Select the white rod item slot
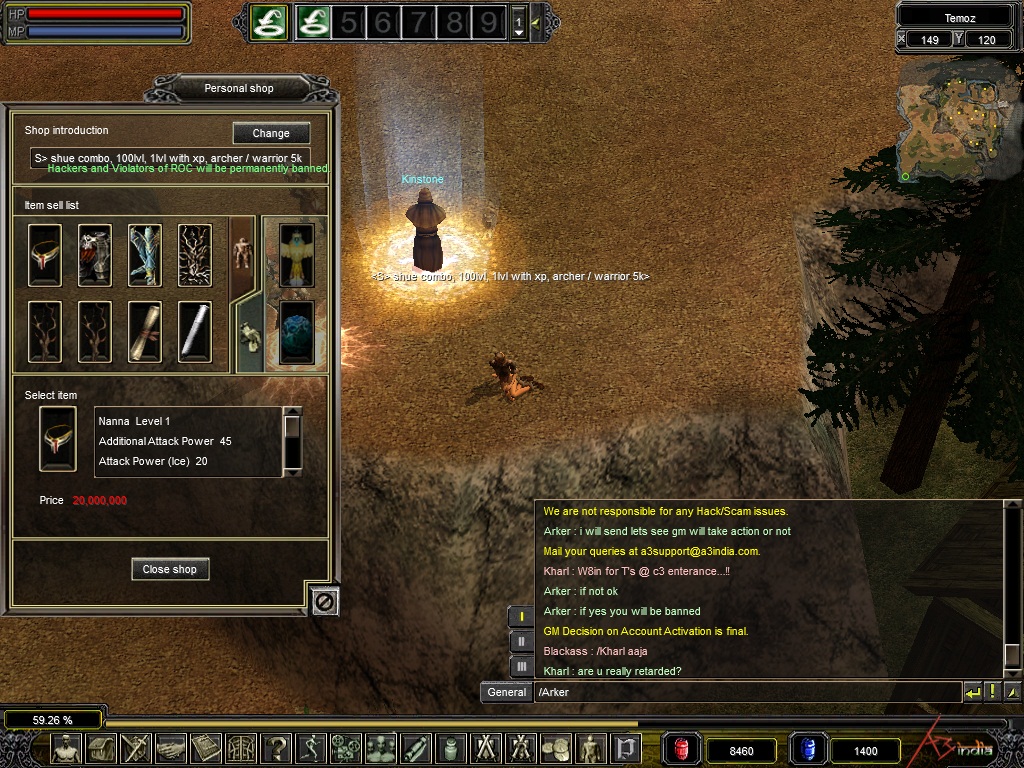The image size is (1024, 768). (x=195, y=331)
